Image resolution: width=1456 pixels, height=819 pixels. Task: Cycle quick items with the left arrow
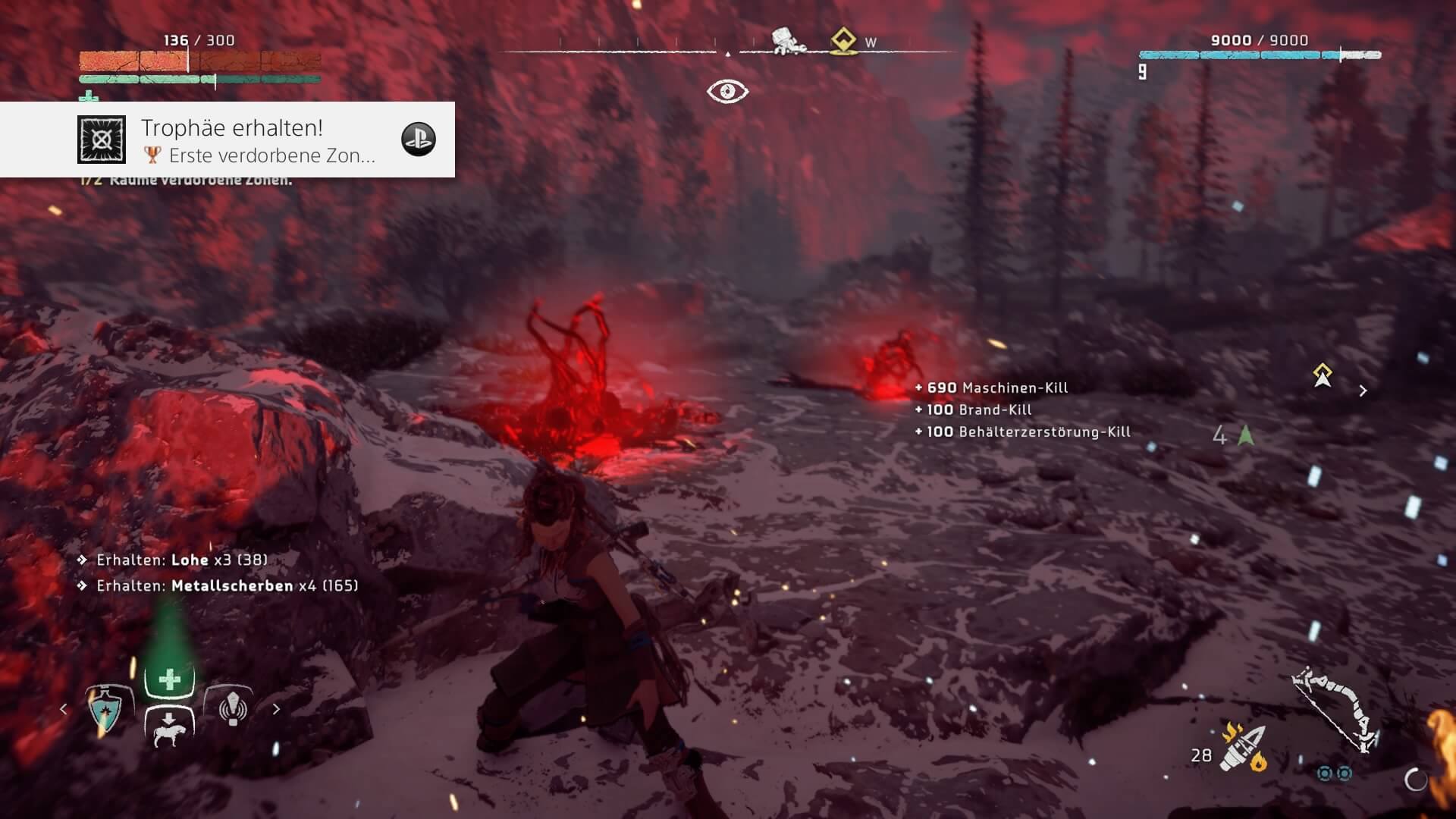click(64, 709)
